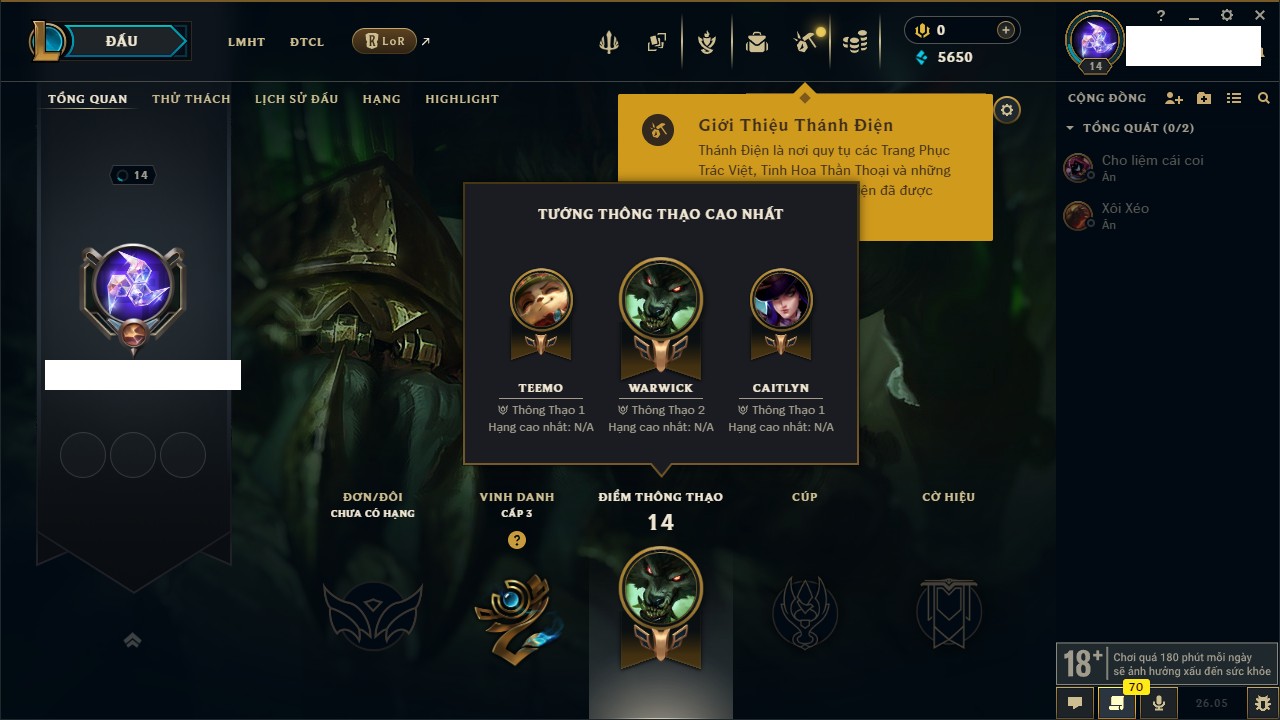Click the honor question mark icon

[x=516, y=540]
